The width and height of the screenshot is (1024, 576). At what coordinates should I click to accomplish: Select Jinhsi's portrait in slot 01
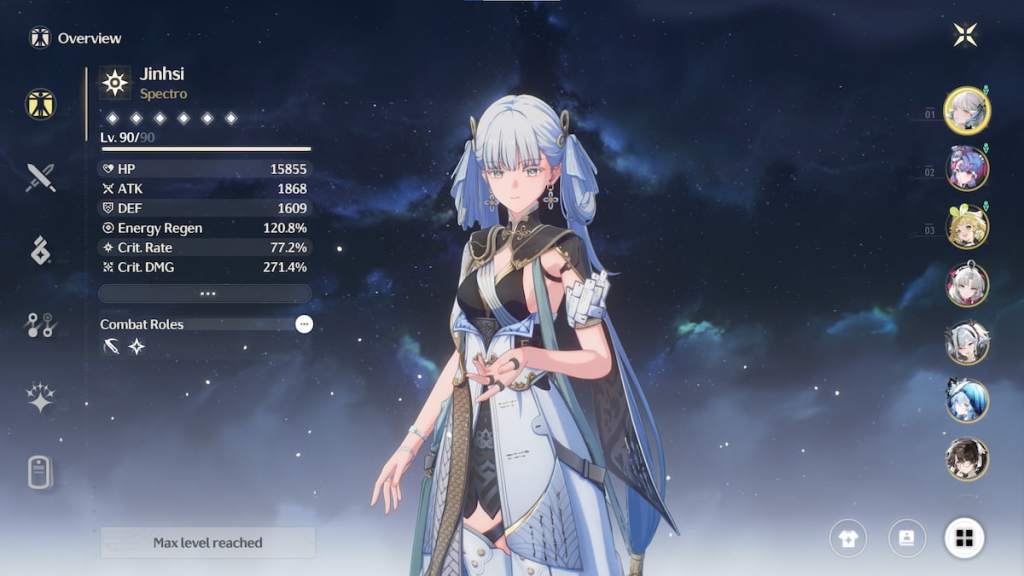pyautogui.click(x=967, y=110)
